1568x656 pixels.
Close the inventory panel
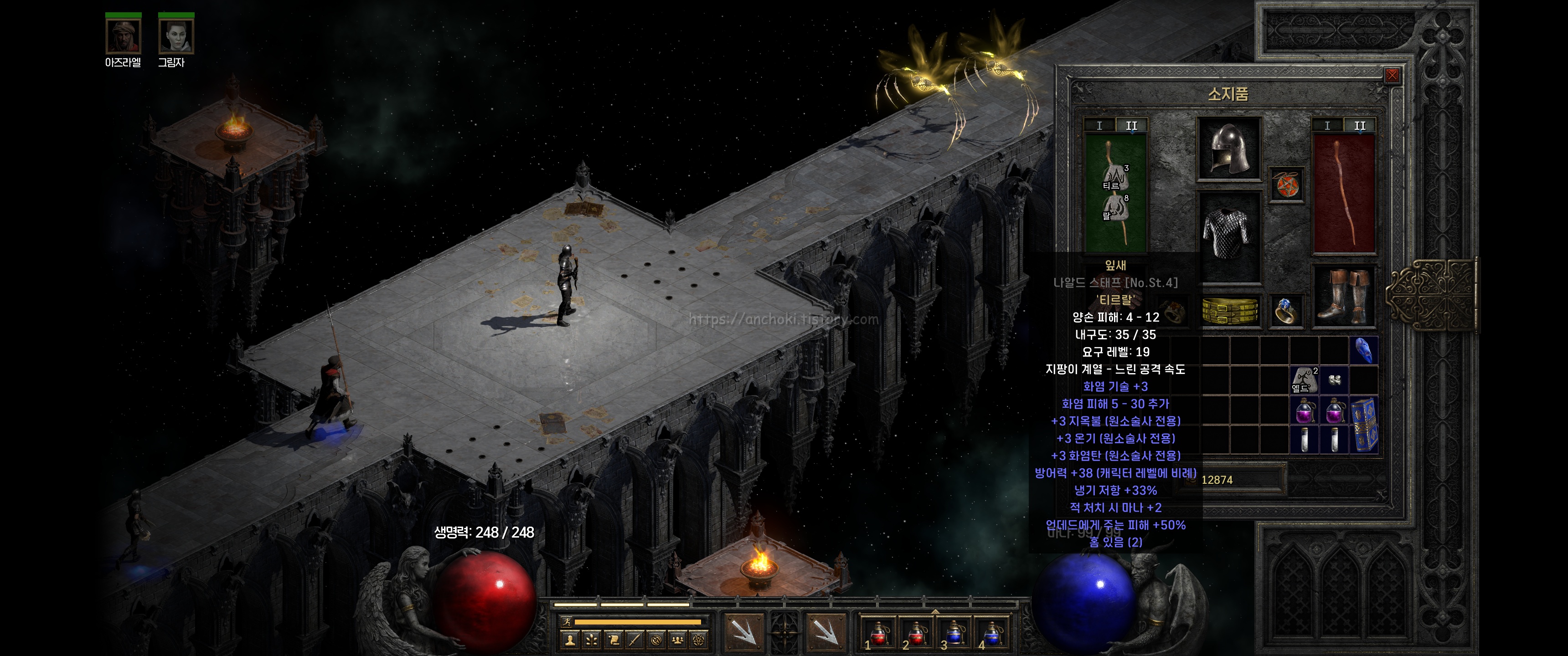(1392, 76)
